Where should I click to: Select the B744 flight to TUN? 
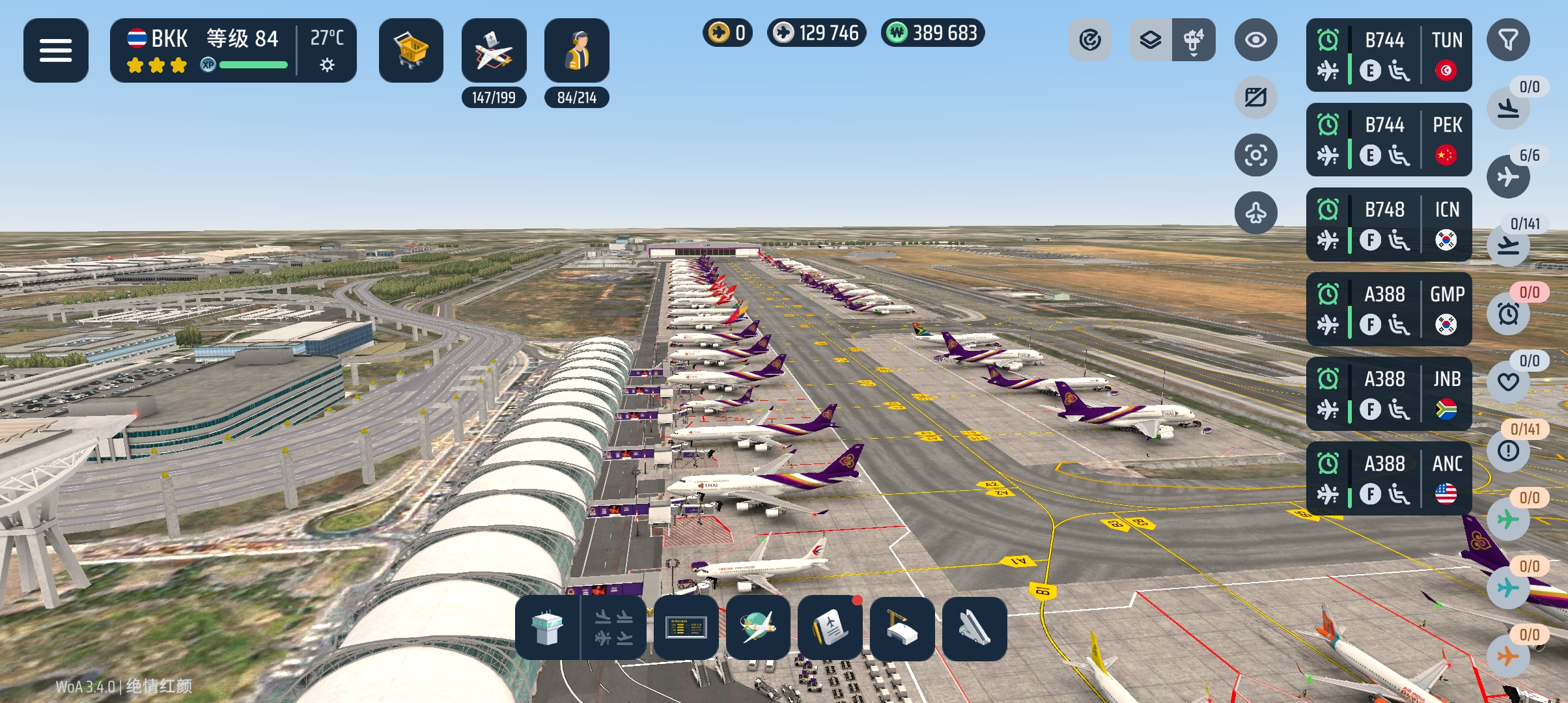pos(1388,55)
